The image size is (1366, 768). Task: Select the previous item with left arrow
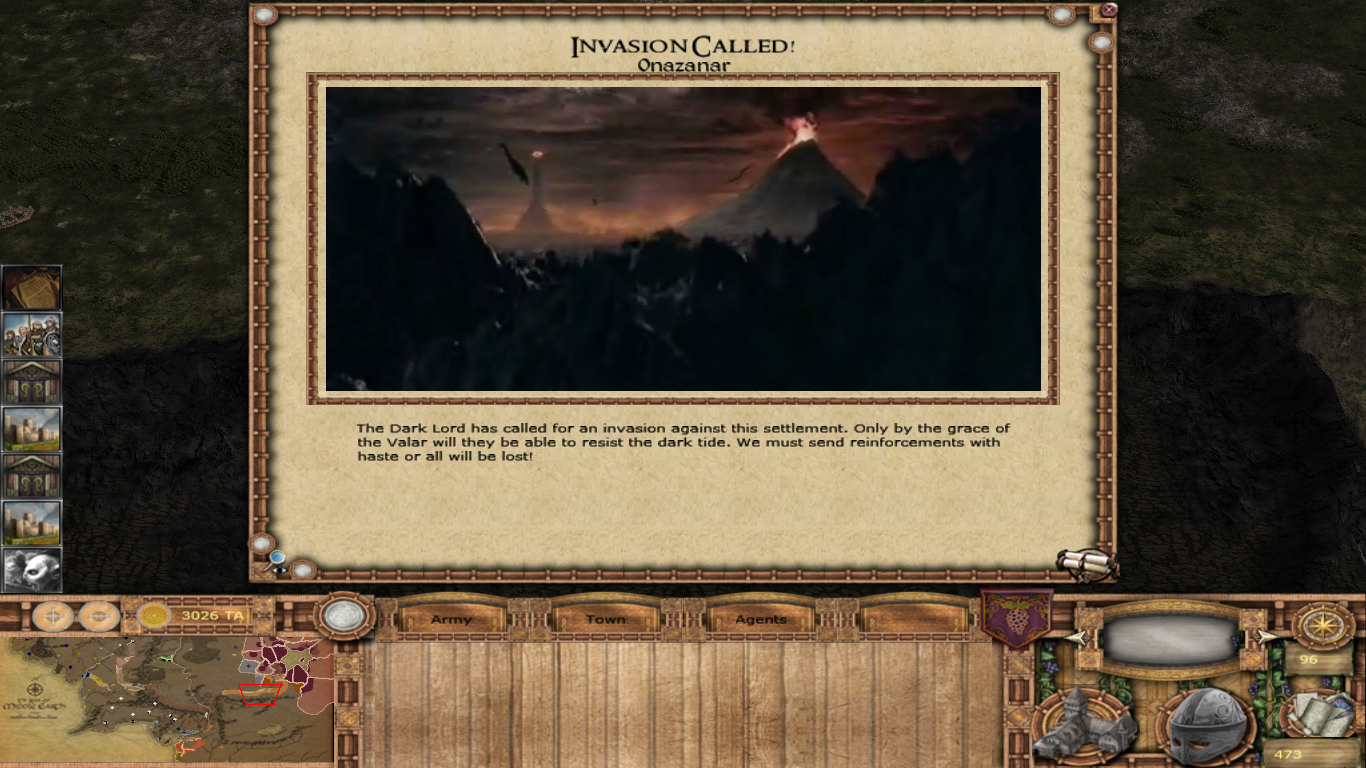click(1077, 637)
